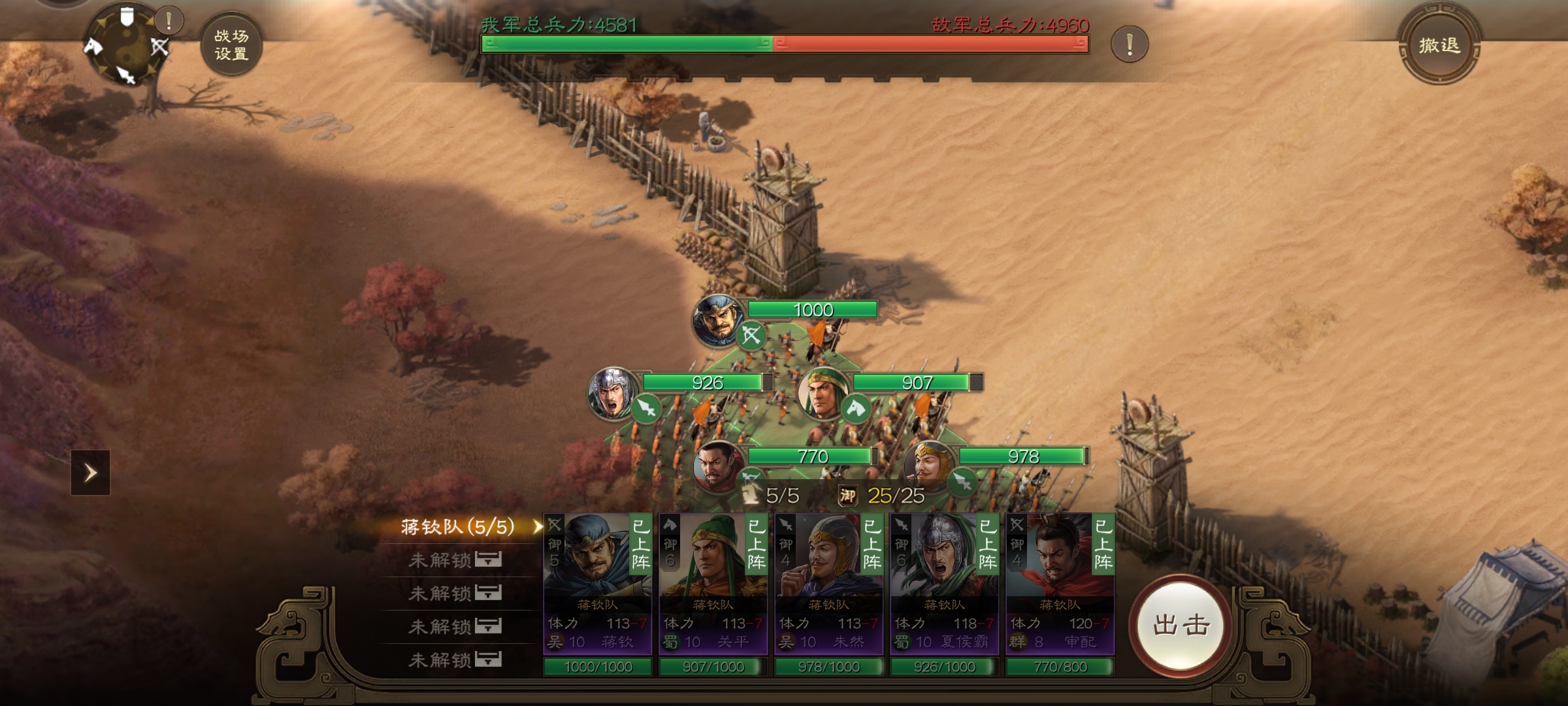Switch to the 蒋钦队 squad tab
Screen dimensions: 1568x706
point(457,527)
